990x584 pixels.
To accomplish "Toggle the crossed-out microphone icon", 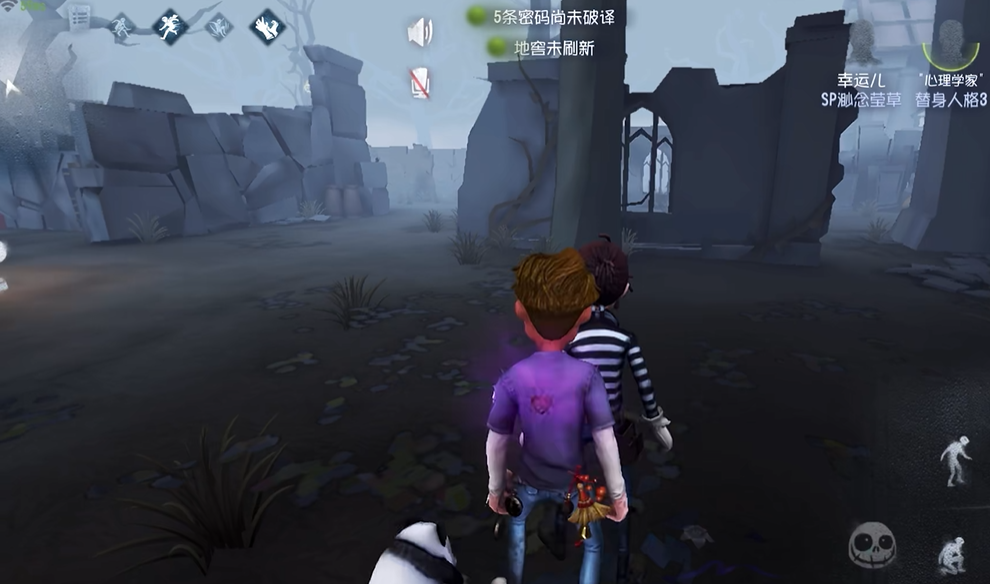I will pos(420,83).
